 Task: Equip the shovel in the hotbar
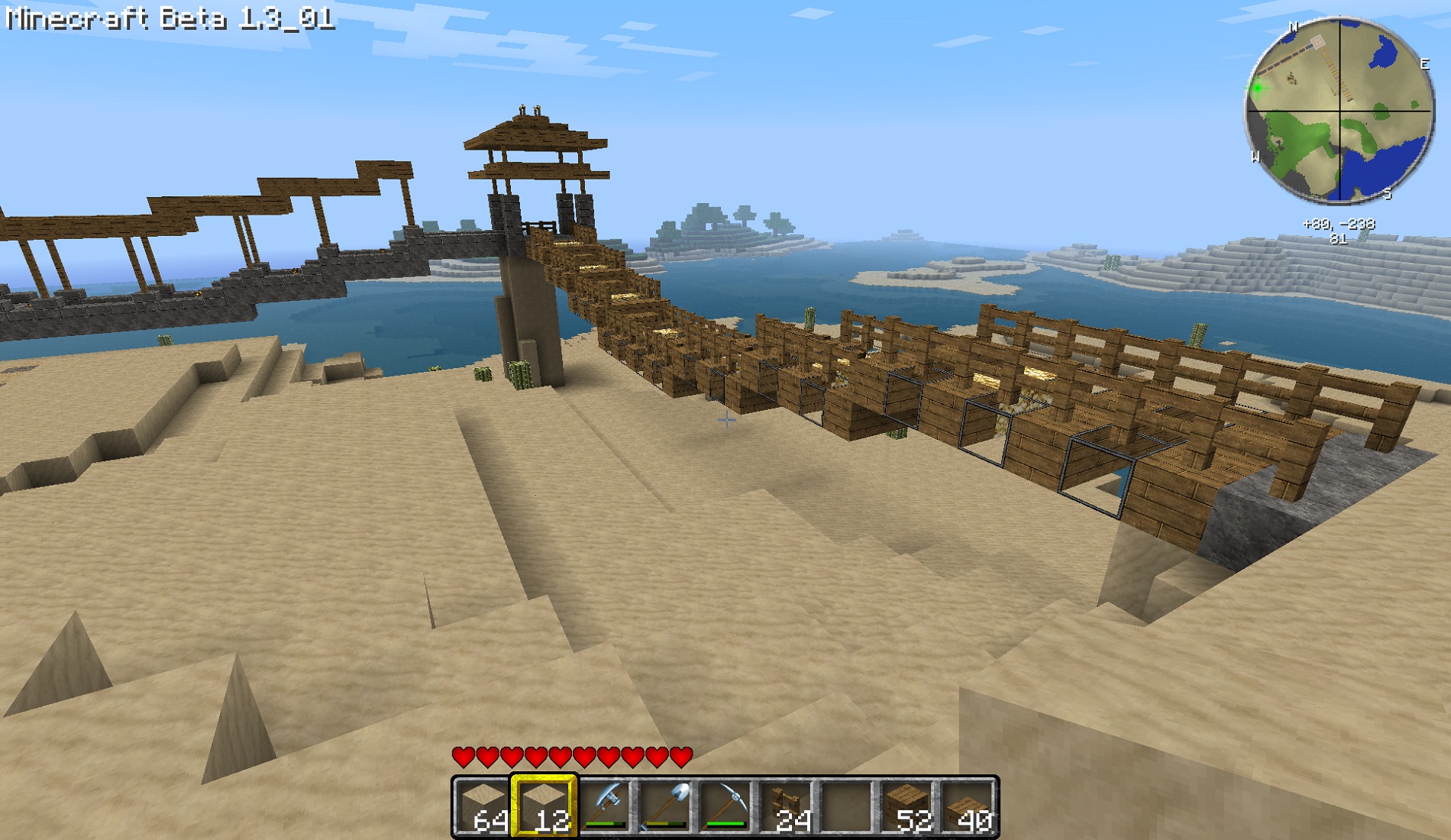pos(665,807)
